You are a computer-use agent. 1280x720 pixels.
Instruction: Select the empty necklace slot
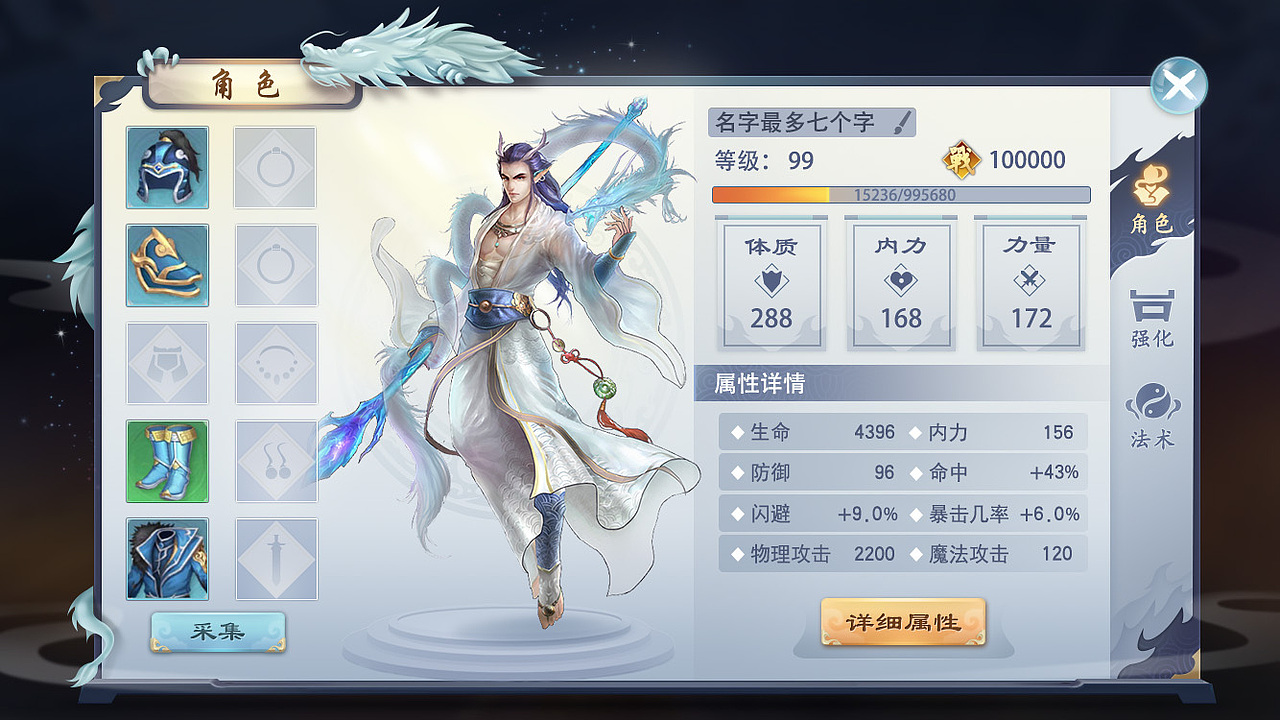coord(275,364)
